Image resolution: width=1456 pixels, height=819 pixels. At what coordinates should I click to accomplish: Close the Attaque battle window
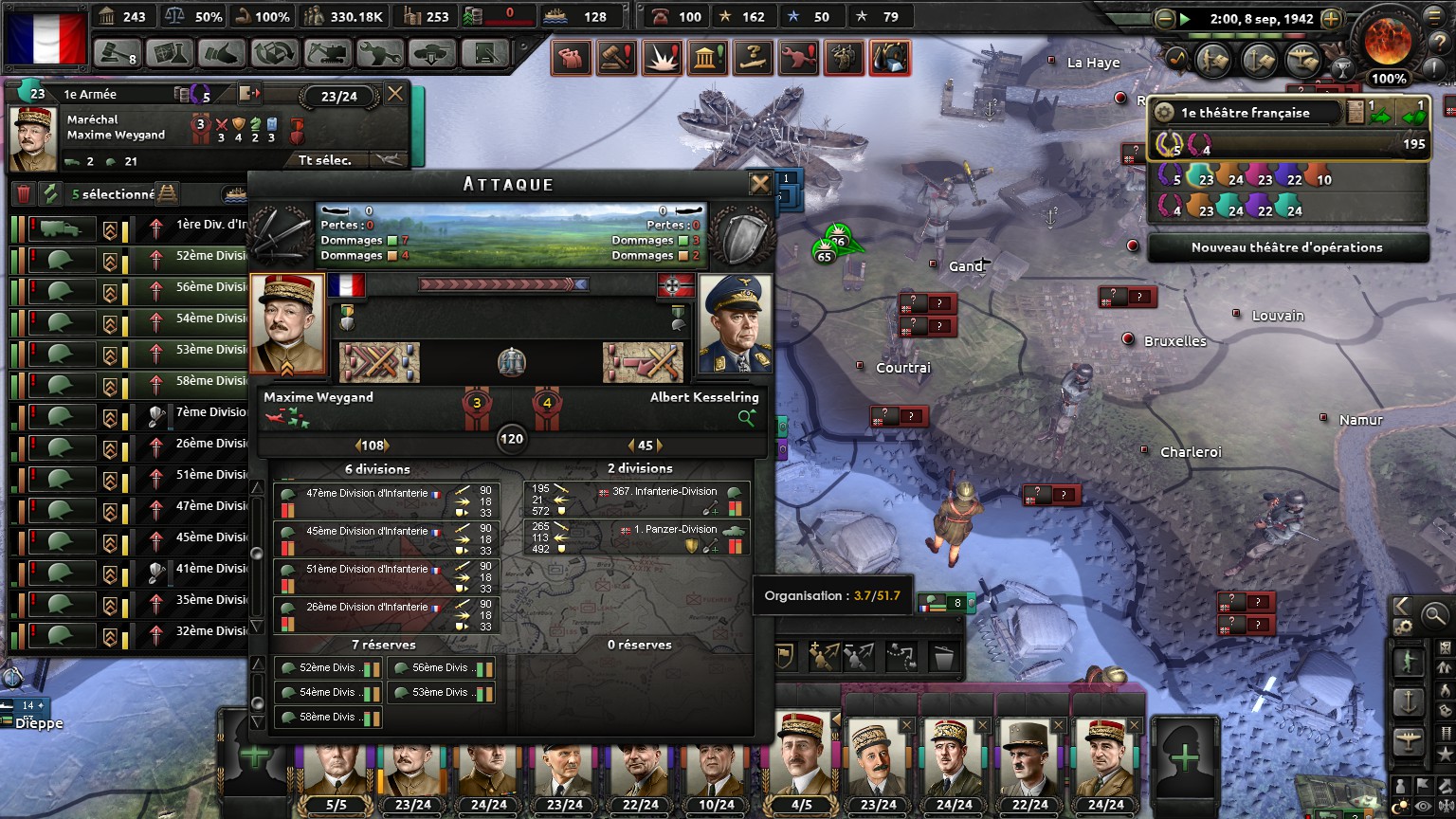coord(759,184)
